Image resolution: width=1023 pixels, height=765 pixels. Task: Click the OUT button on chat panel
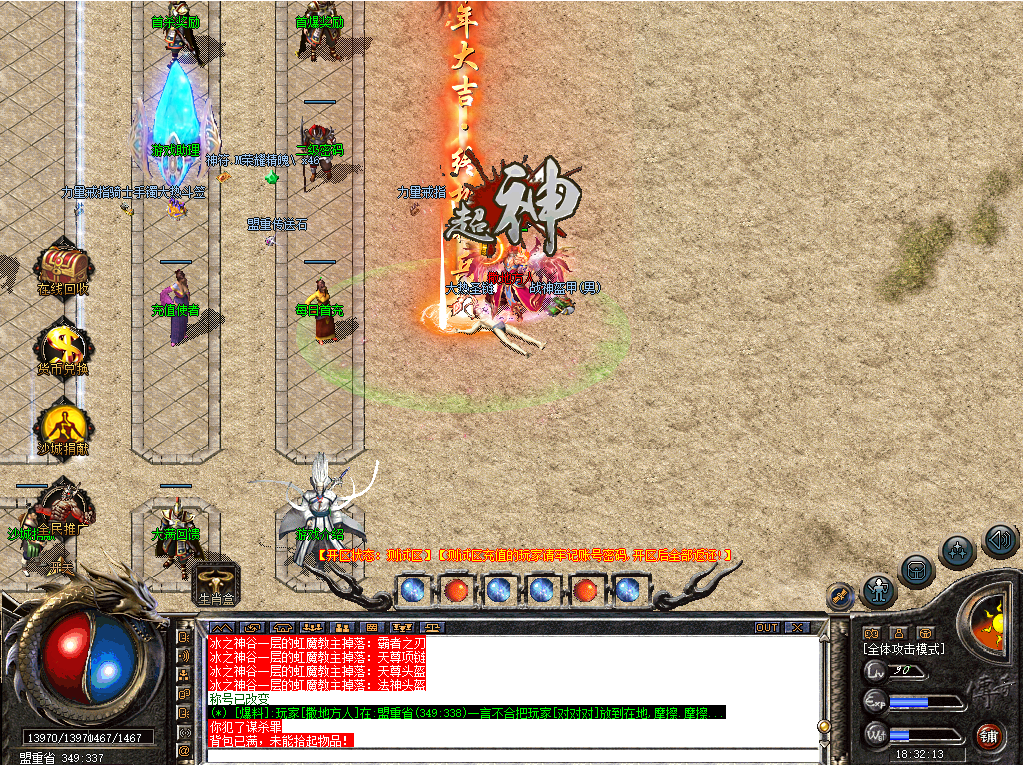(767, 628)
